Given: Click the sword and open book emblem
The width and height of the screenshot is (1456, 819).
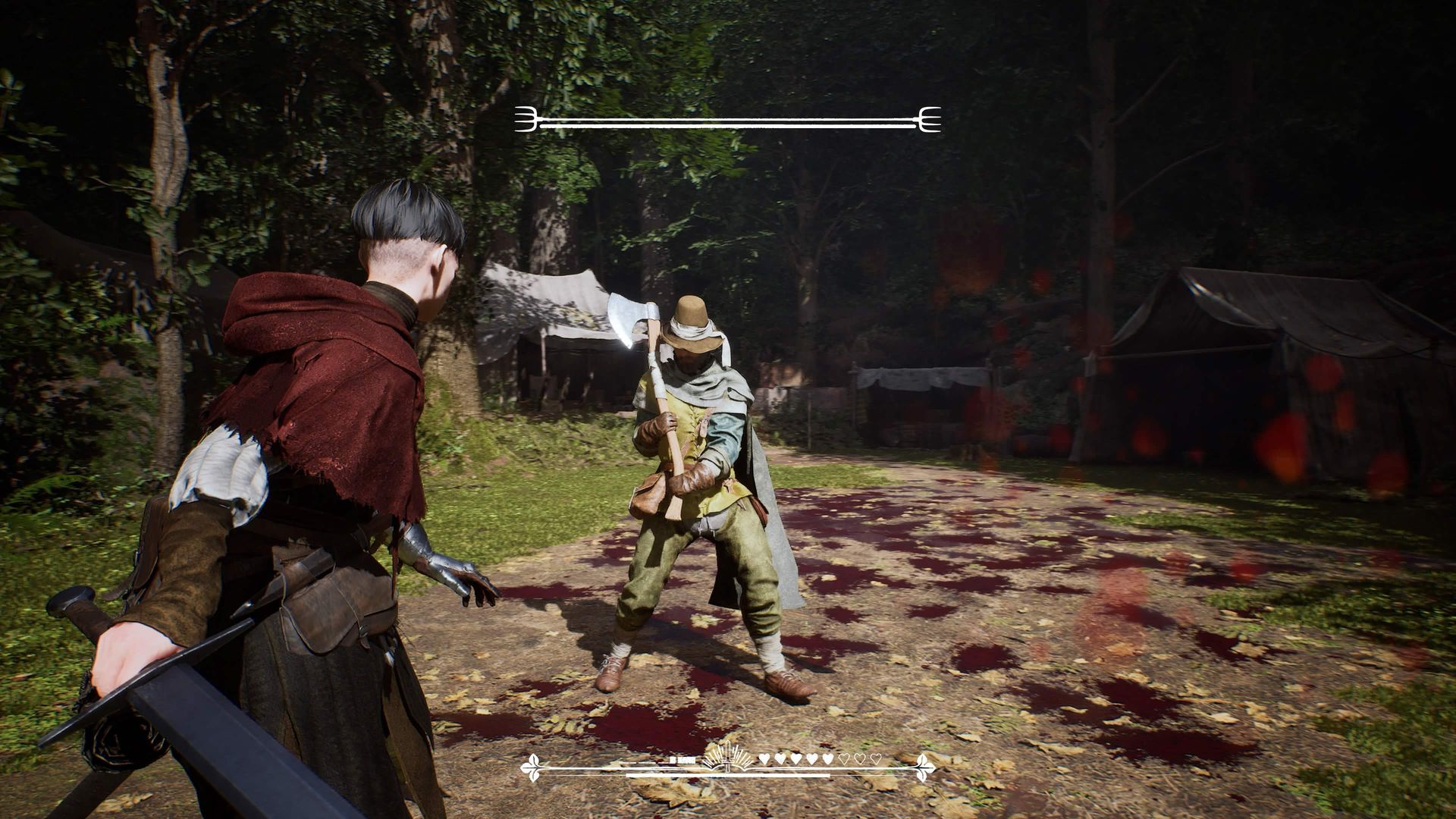Looking at the screenshot, I should click(727, 758).
